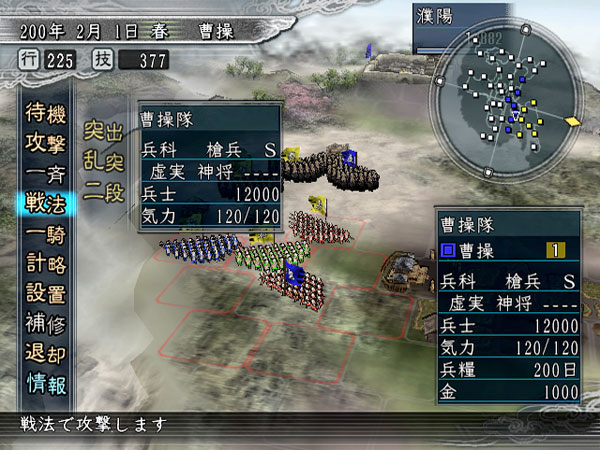Pick the 二段 tactic in submenu

(x=103, y=191)
